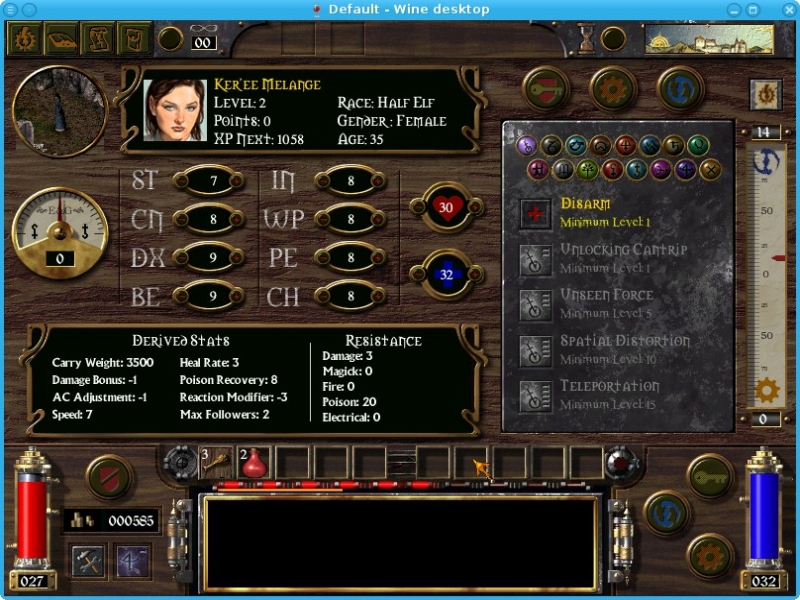The image size is (800, 600).
Task: Switch to the orange gear tech tab above spell panel
Action: (613, 89)
